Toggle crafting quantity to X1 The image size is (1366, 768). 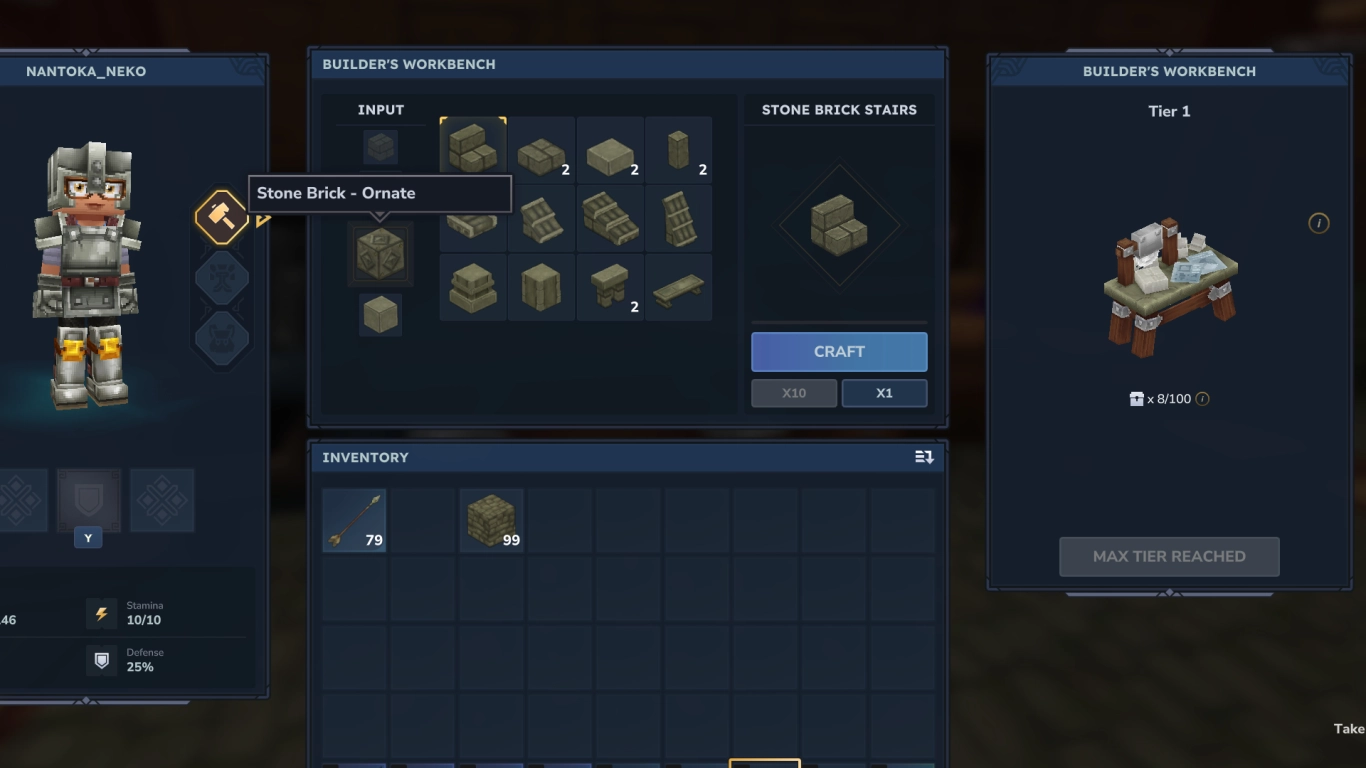click(884, 392)
